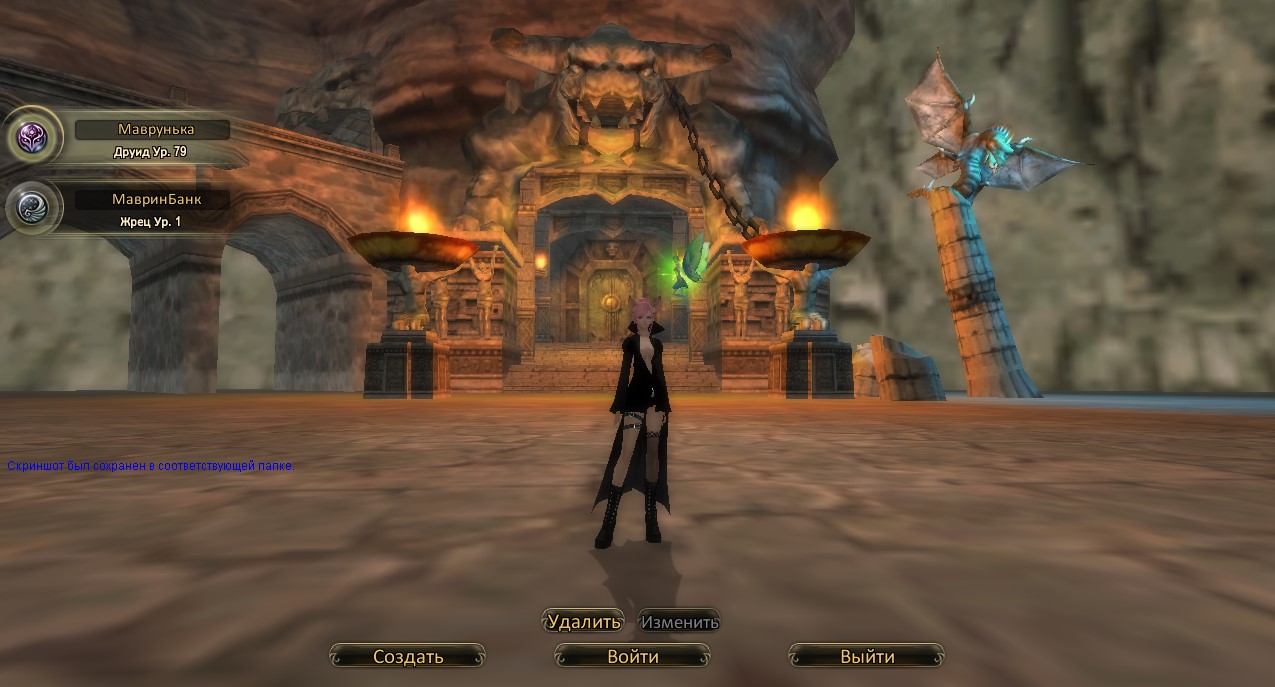Click the purple druid class emblem
The image size is (1275, 687).
coord(35,136)
